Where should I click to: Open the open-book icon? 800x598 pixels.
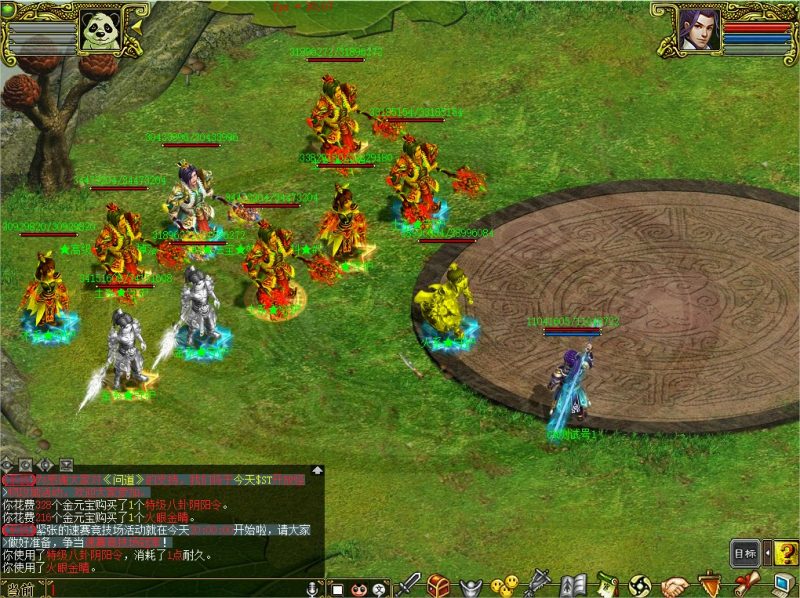coord(573,584)
